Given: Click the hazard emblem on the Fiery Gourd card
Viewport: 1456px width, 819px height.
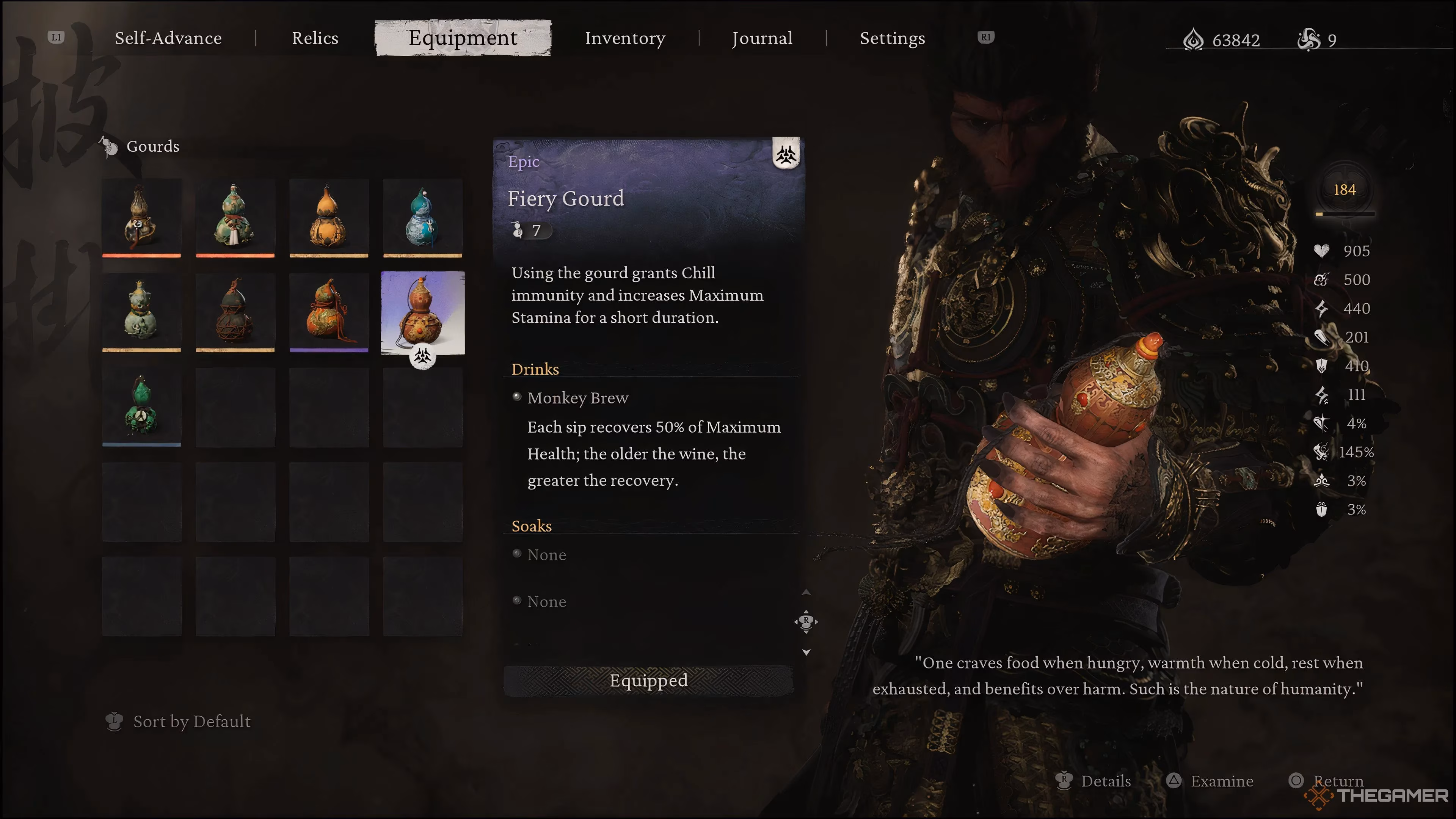Looking at the screenshot, I should coord(786,154).
